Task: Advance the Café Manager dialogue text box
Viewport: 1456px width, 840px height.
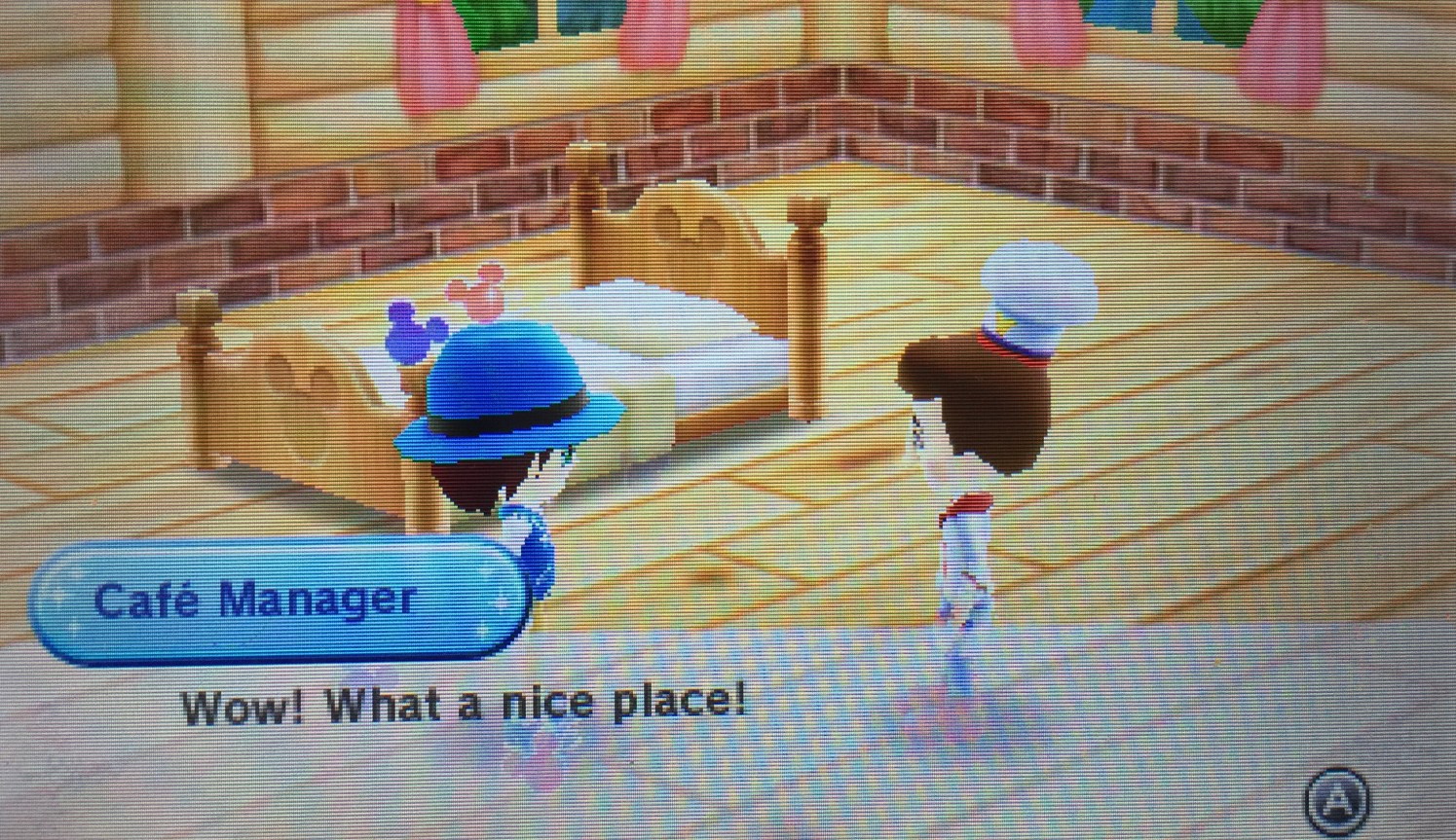Action: 1336,800
